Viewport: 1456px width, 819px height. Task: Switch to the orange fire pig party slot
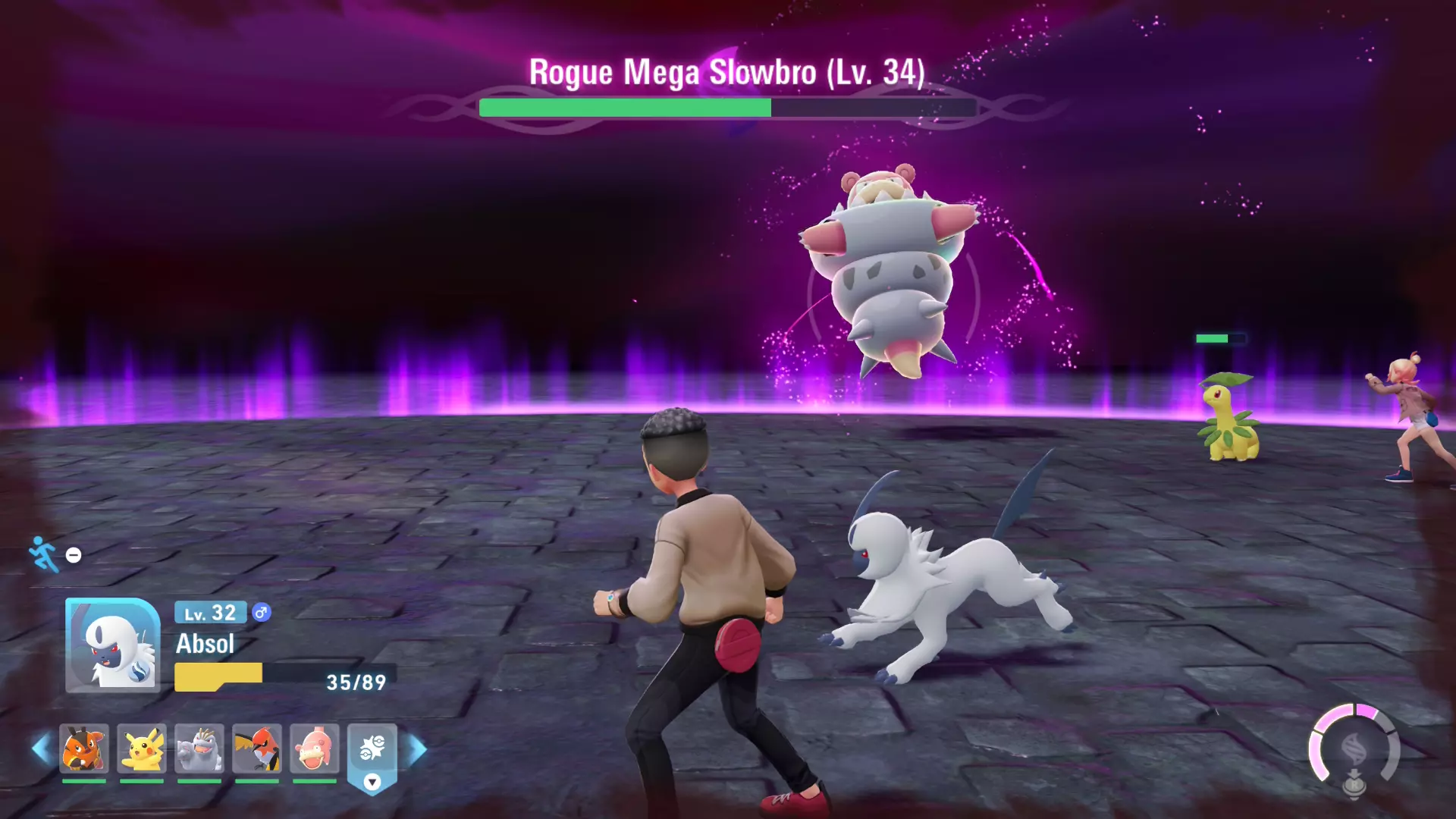click(x=83, y=749)
